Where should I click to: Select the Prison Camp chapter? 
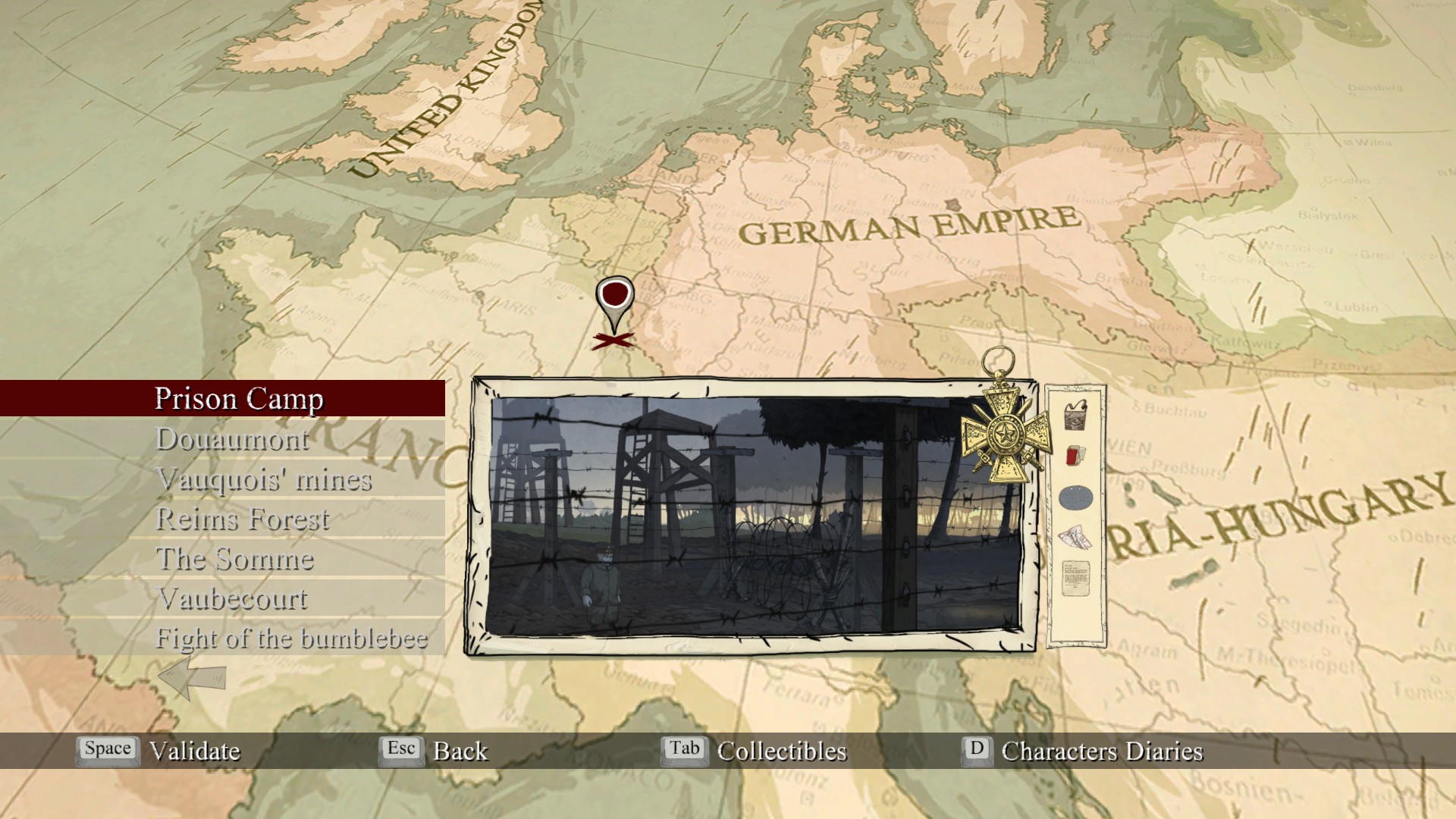click(x=239, y=399)
